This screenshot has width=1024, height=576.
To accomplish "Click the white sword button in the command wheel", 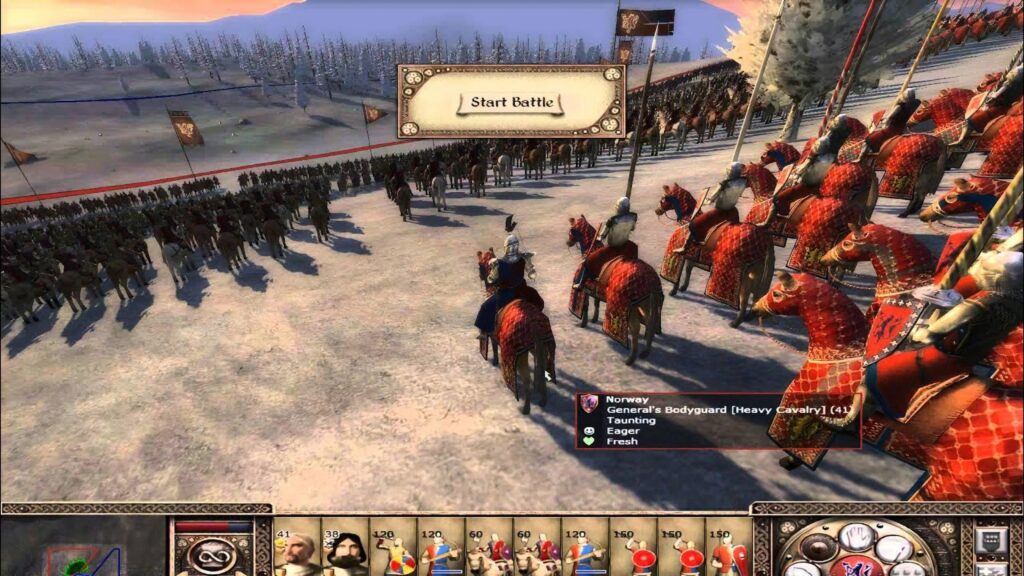I will [892, 548].
